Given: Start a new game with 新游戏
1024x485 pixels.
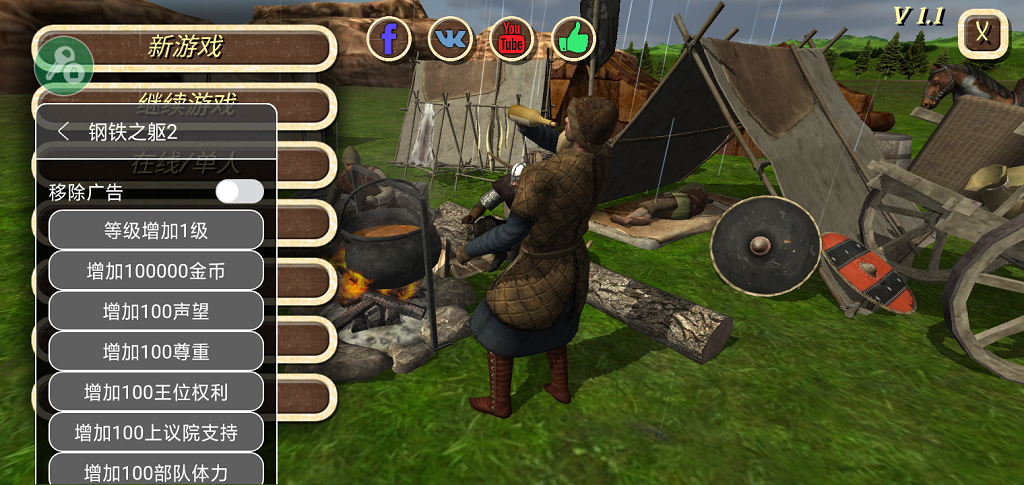Looking at the screenshot, I should tap(185, 46).
